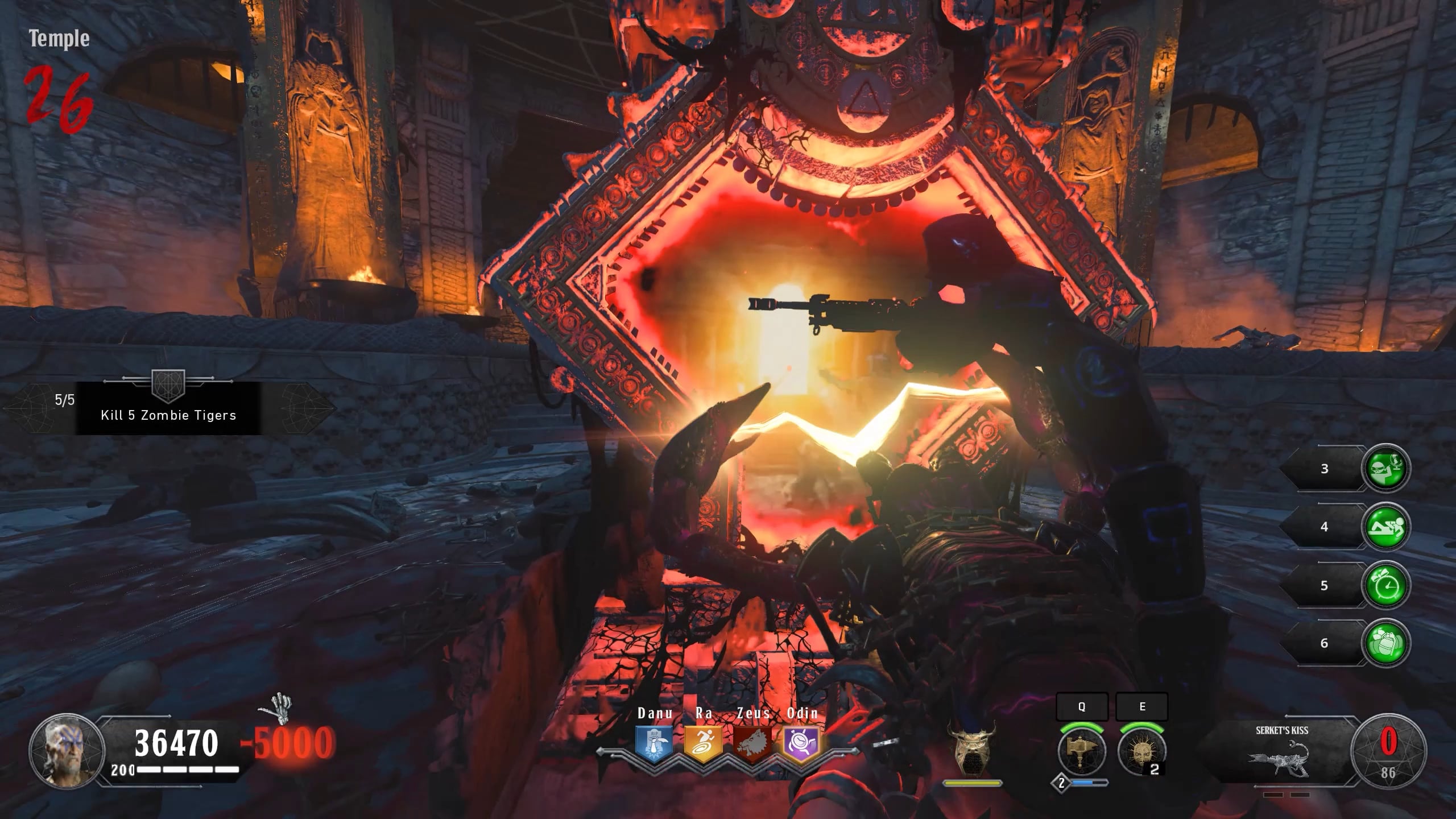Activate elixir 3 with the globe icon

[x=1385, y=469]
